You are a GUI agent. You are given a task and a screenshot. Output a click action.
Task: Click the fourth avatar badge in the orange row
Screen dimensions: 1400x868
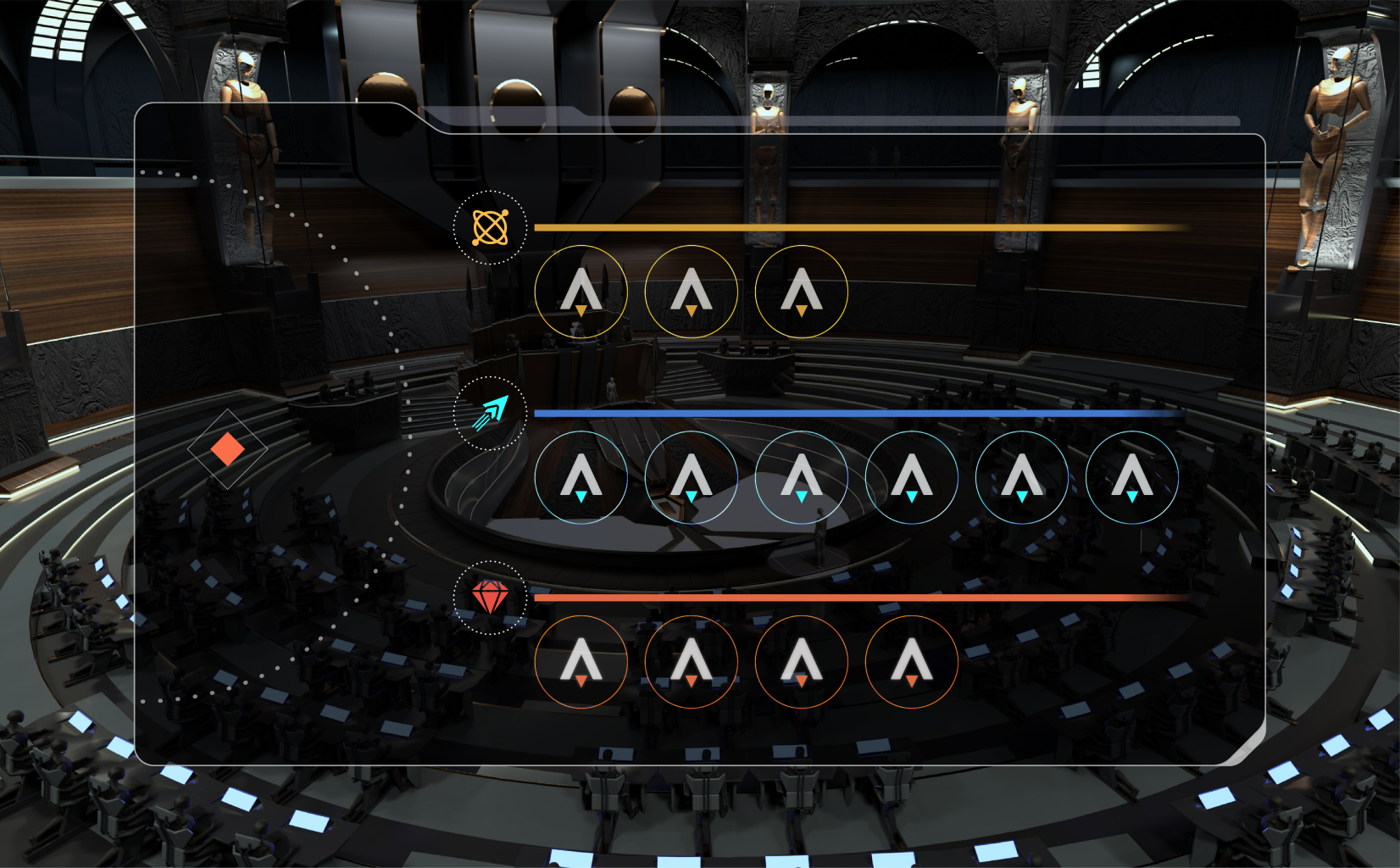coord(911,662)
